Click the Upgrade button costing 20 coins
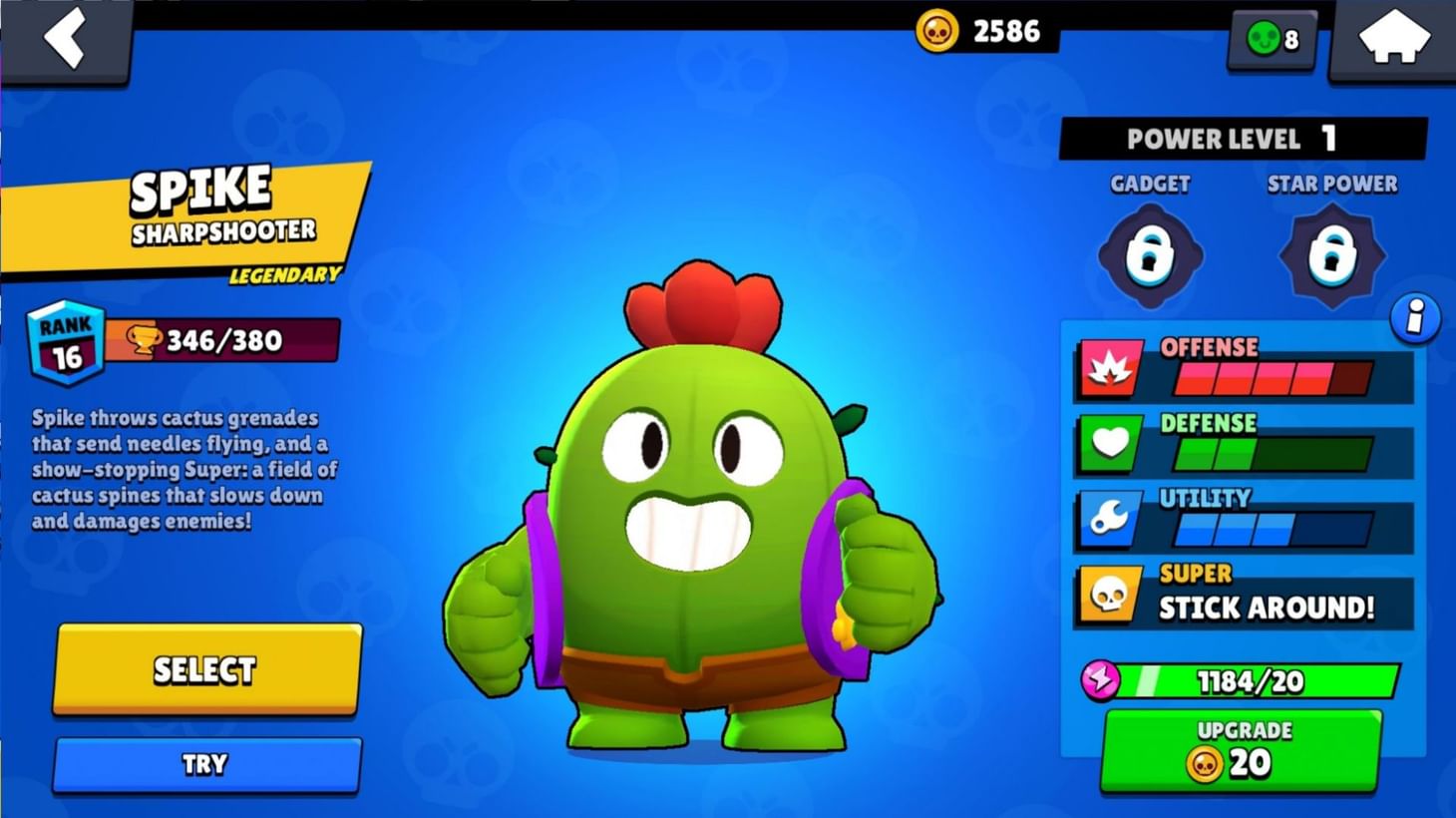Viewport: 1456px width, 818px height. [x=1240, y=748]
